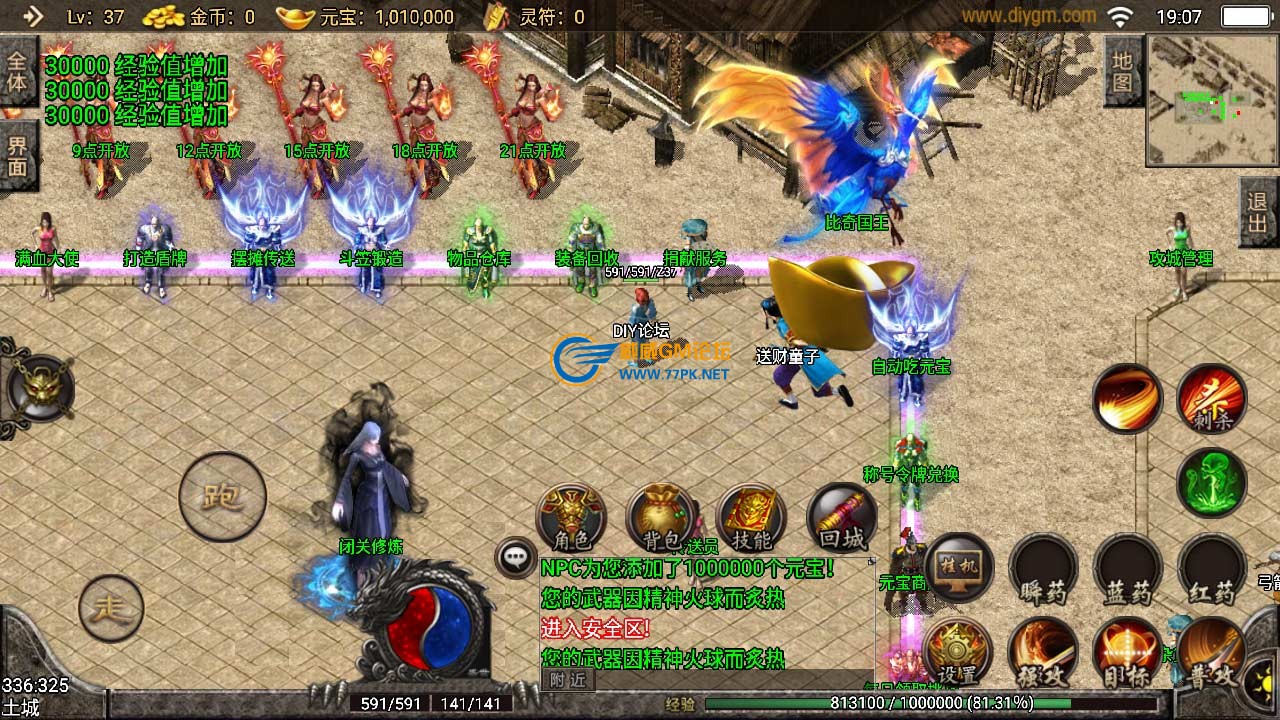Tap the 跑 run button

pyautogui.click(x=222, y=497)
